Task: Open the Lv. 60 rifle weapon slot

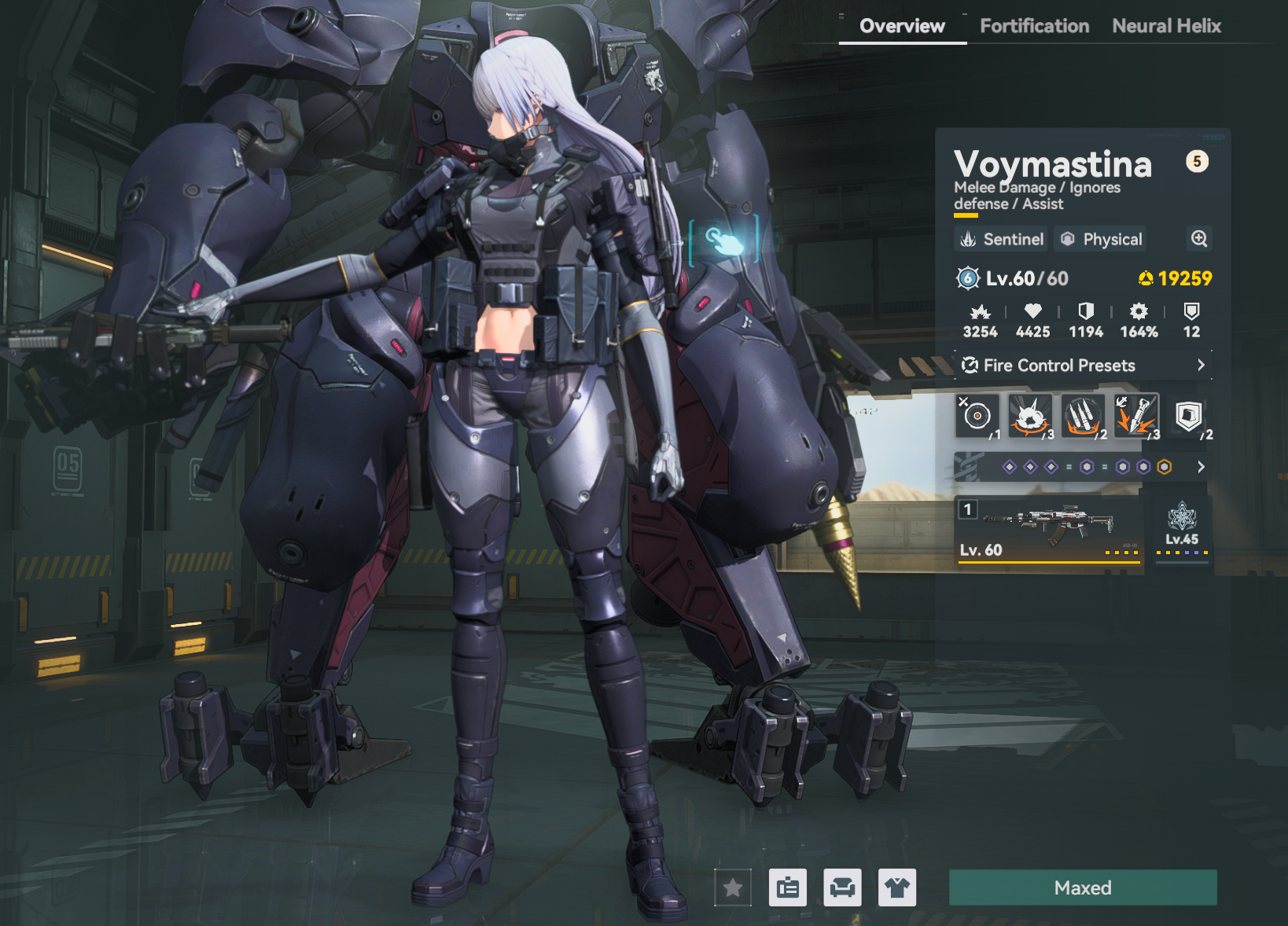Action: click(x=1048, y=528)
